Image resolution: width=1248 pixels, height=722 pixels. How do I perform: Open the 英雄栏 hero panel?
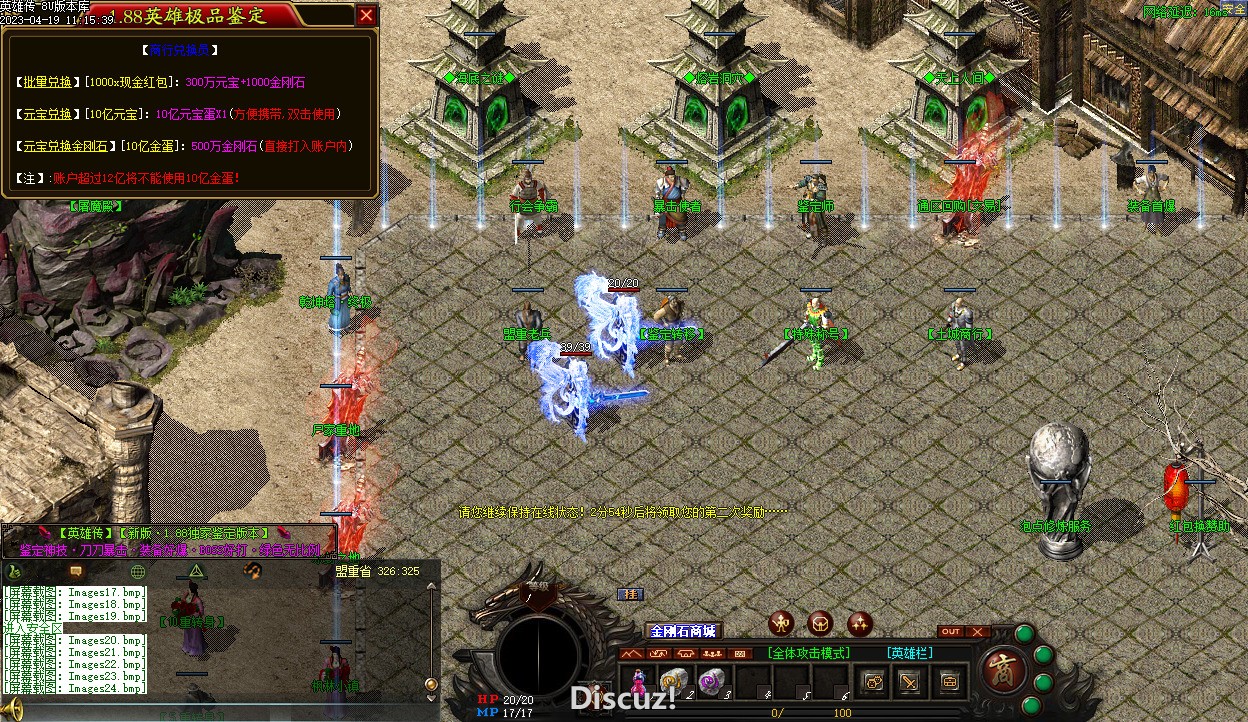tap(910, 653)
